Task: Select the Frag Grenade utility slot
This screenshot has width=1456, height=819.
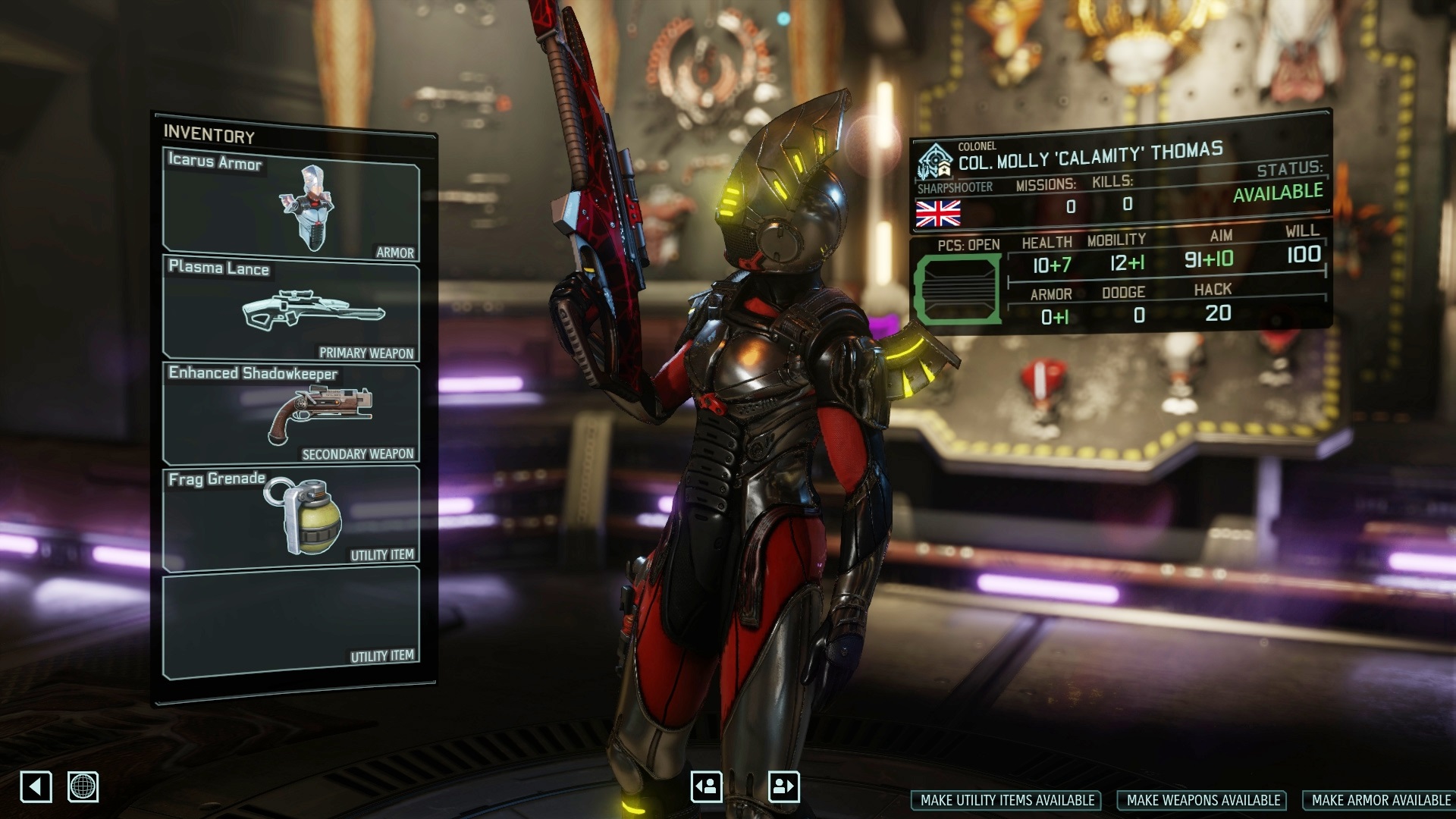Action: [x=291, y=517]
